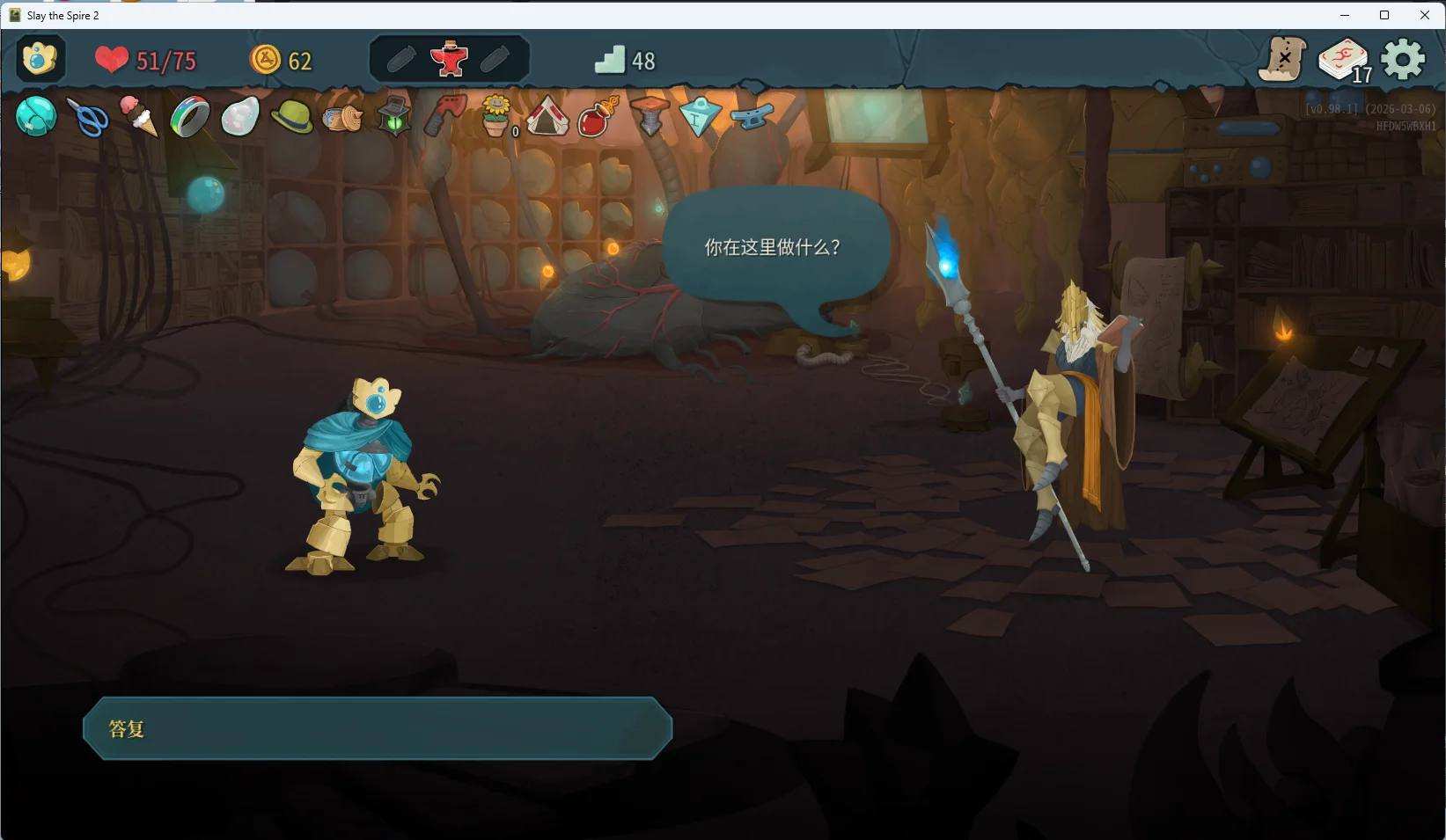View the card deck with 17 cards
1446x840 pixels.
coord(1342,61)
